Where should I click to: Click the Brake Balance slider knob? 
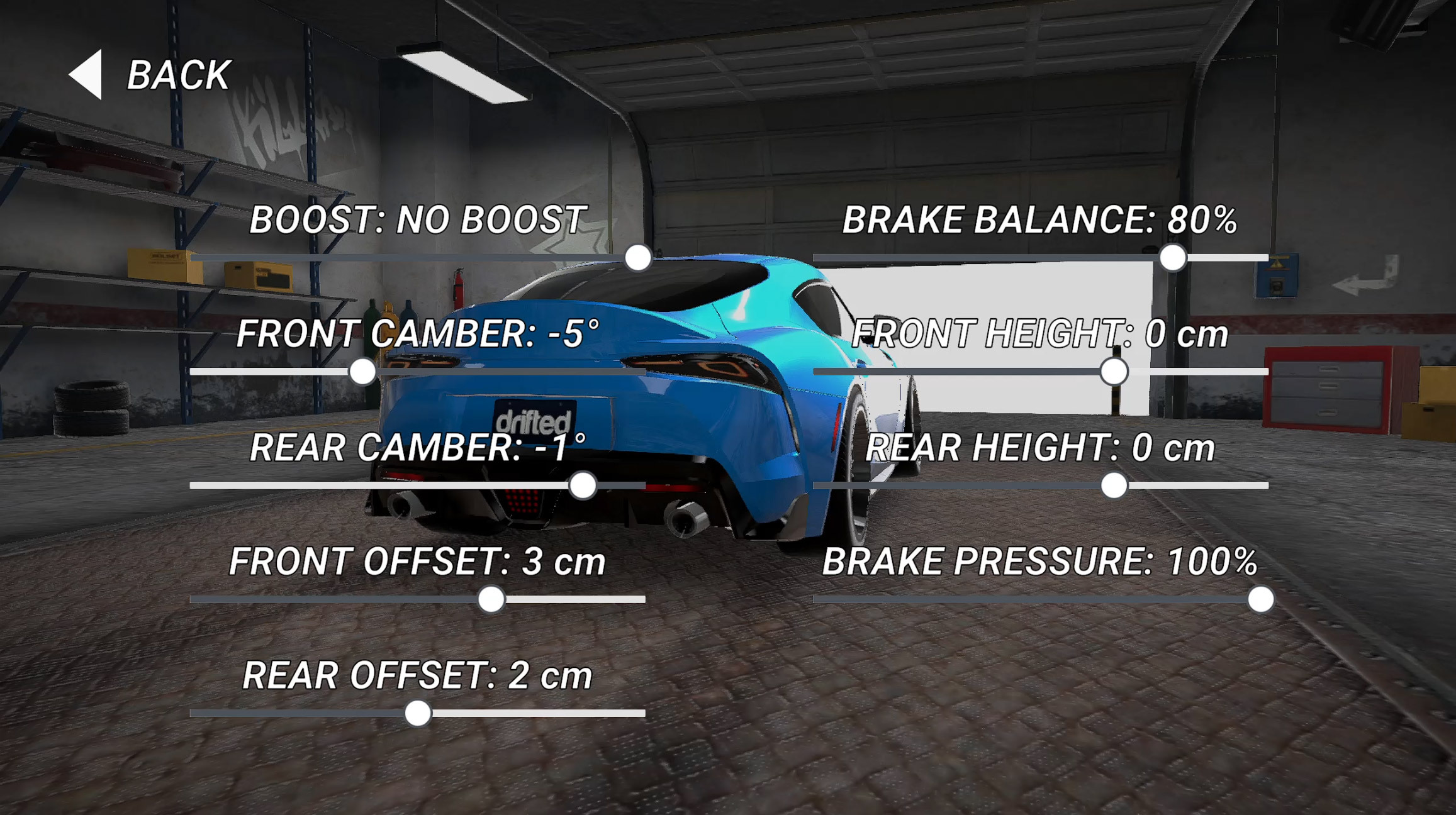pos(1173,258)
